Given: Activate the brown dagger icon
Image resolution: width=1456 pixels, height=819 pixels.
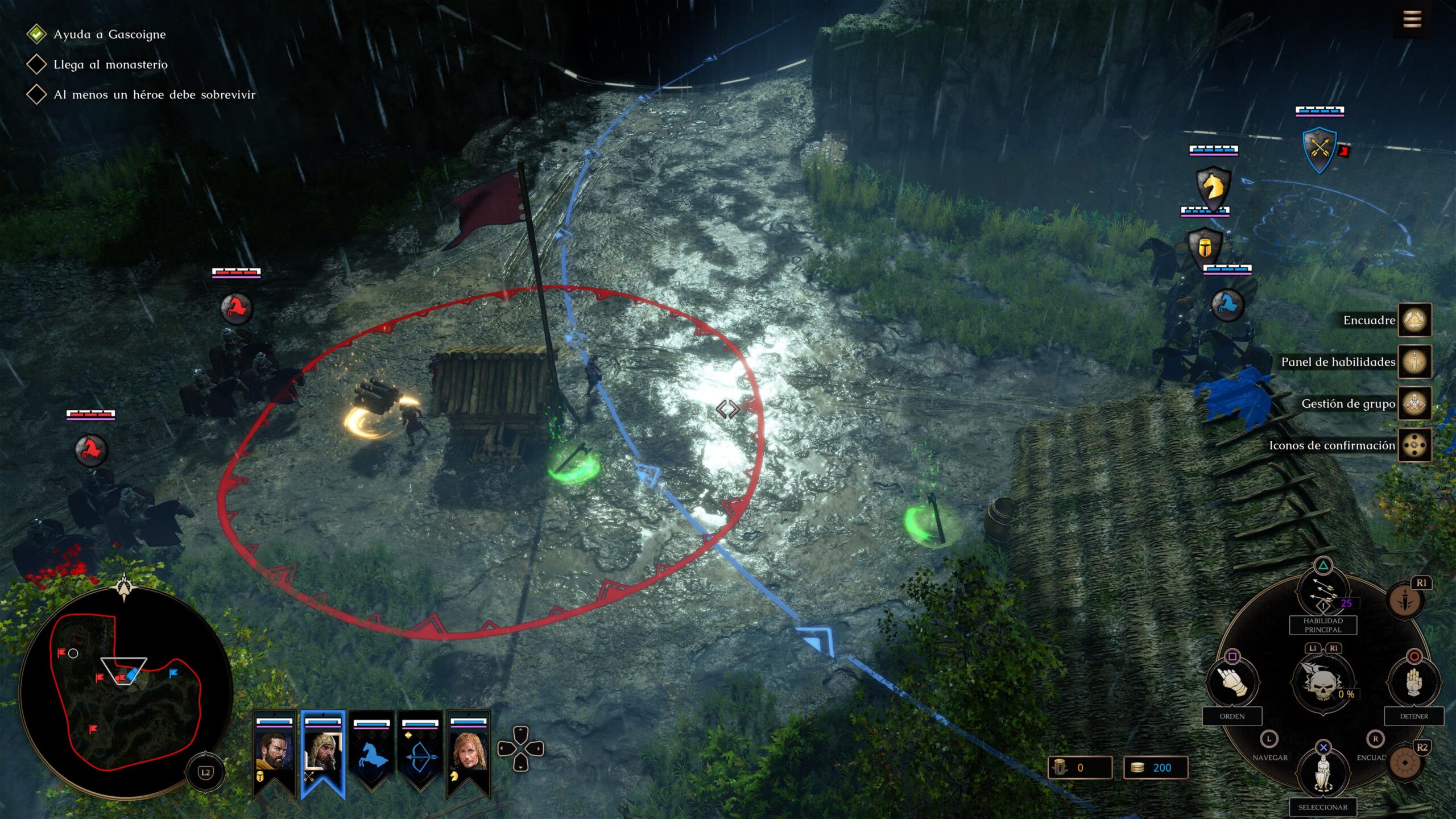Looking at the screenshot, I should [x=1405, y=601].
